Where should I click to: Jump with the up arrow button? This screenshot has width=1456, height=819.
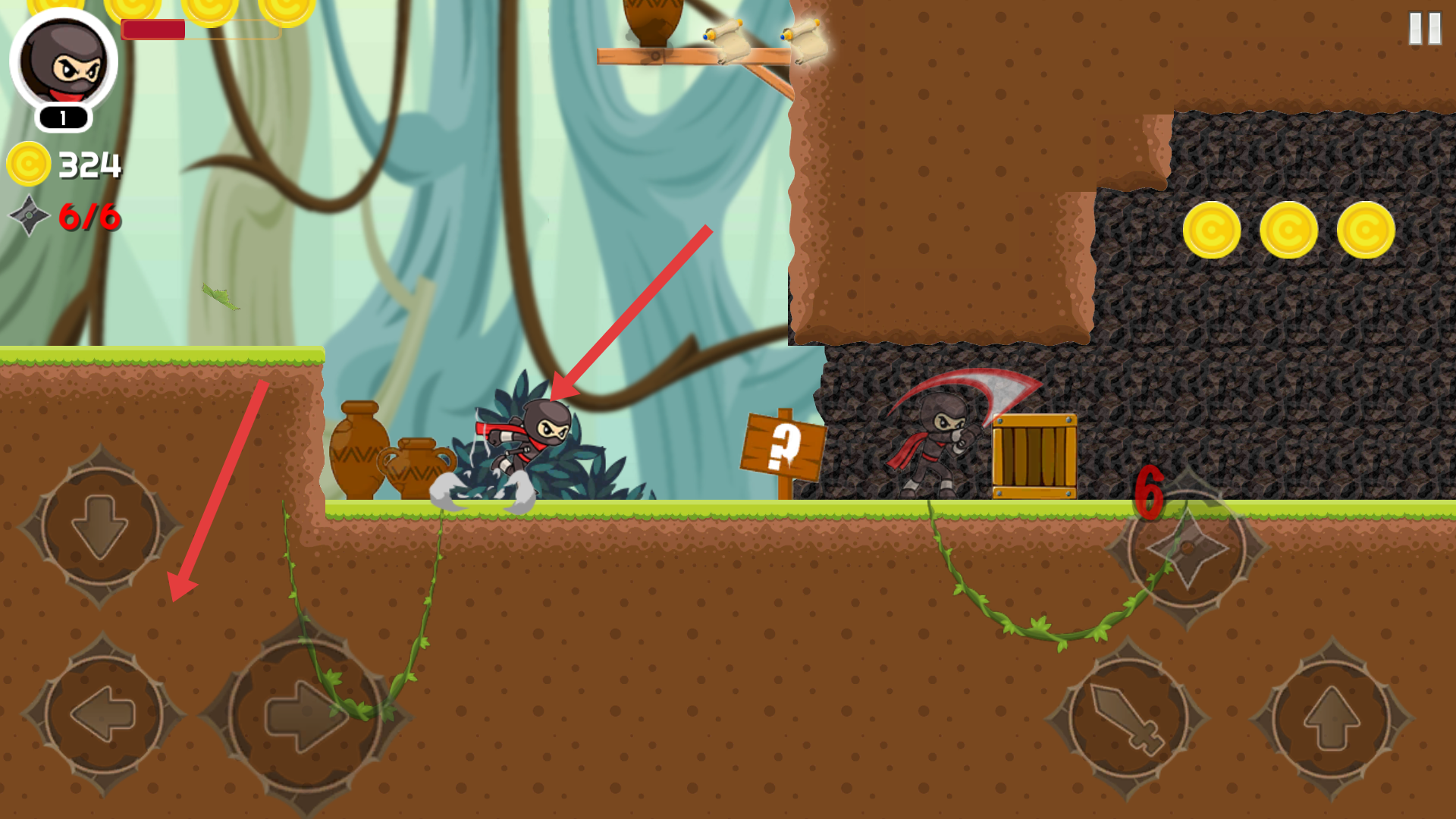tap(1332, 717)
